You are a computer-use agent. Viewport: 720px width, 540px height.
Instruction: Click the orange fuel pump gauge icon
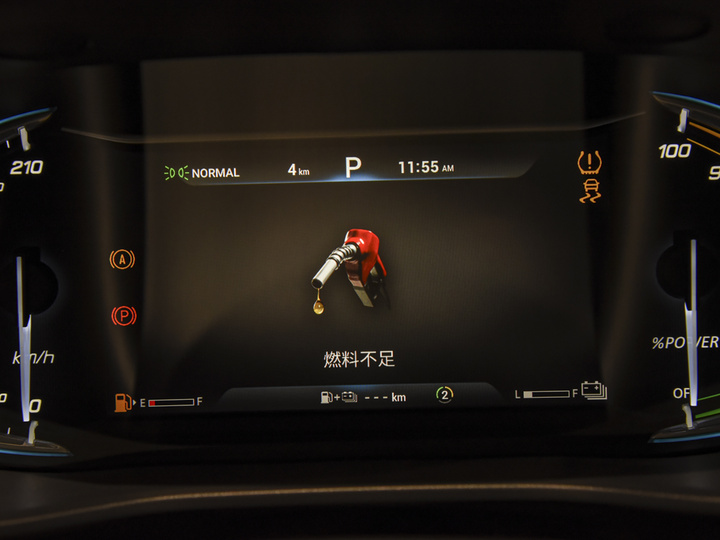[124, 402]
